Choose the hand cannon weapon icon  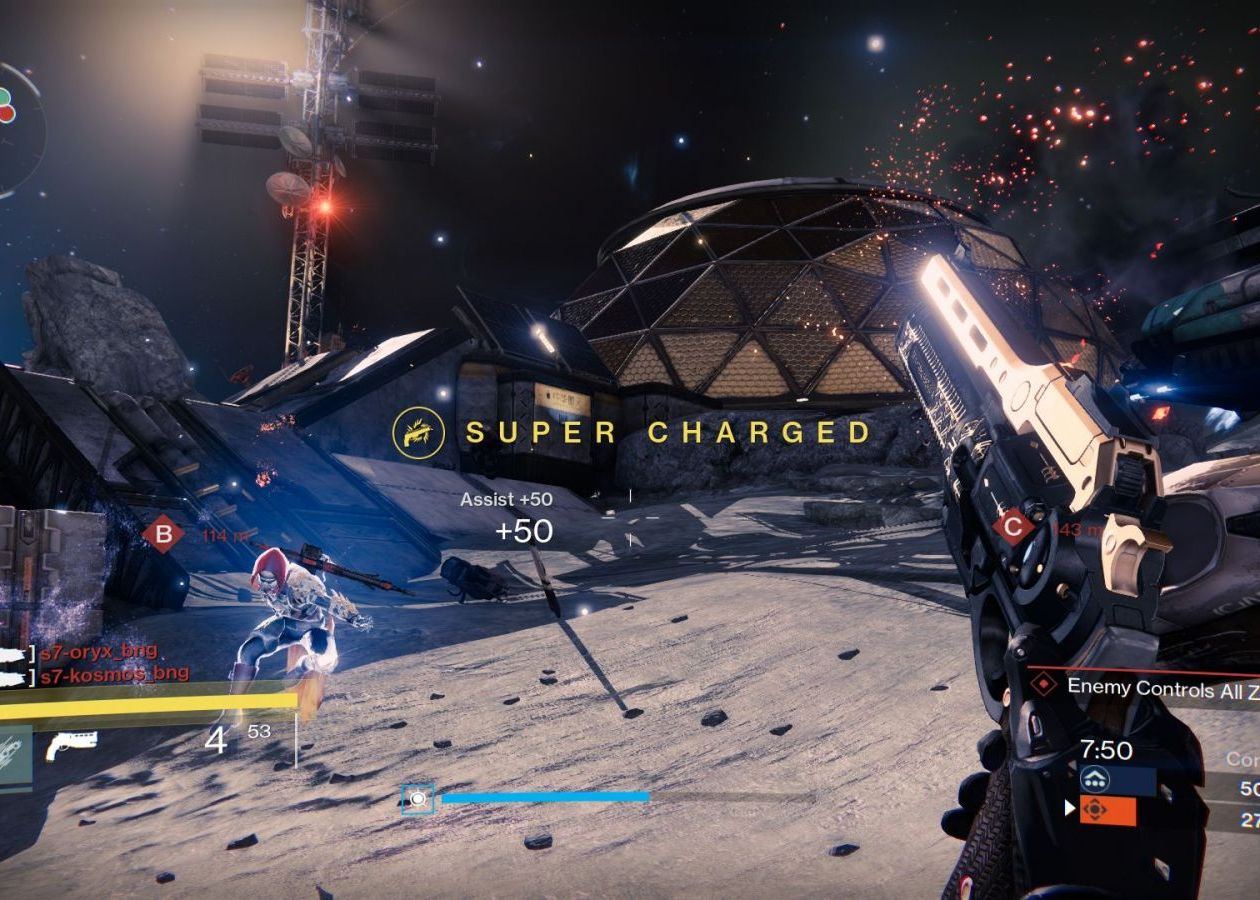point(71,743)
